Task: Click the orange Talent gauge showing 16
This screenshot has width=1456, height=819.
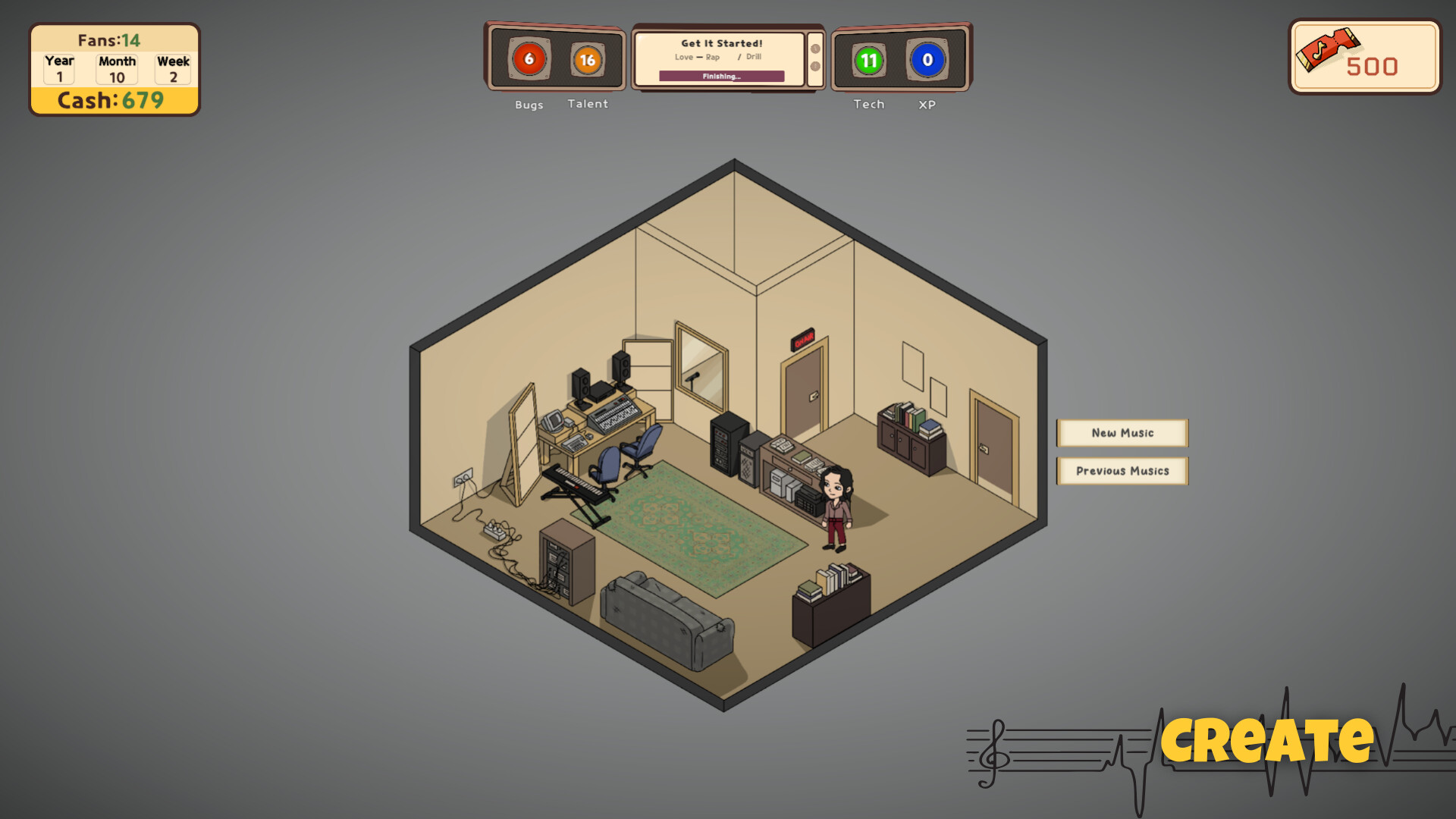Action: 588,58
